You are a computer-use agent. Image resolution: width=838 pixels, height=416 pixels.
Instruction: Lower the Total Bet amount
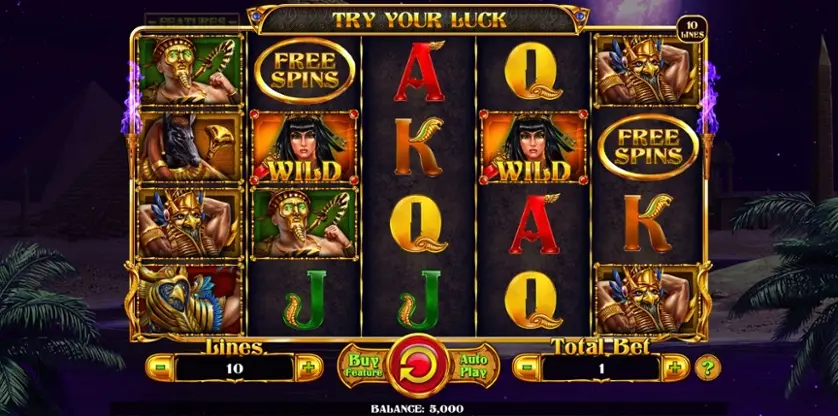click(527, 367)
